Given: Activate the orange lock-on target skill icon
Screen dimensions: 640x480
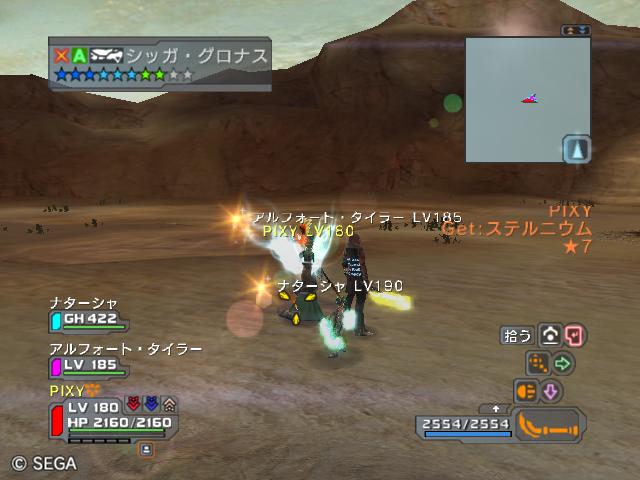Looking at the screenshot, I should (x=538, y=364).
